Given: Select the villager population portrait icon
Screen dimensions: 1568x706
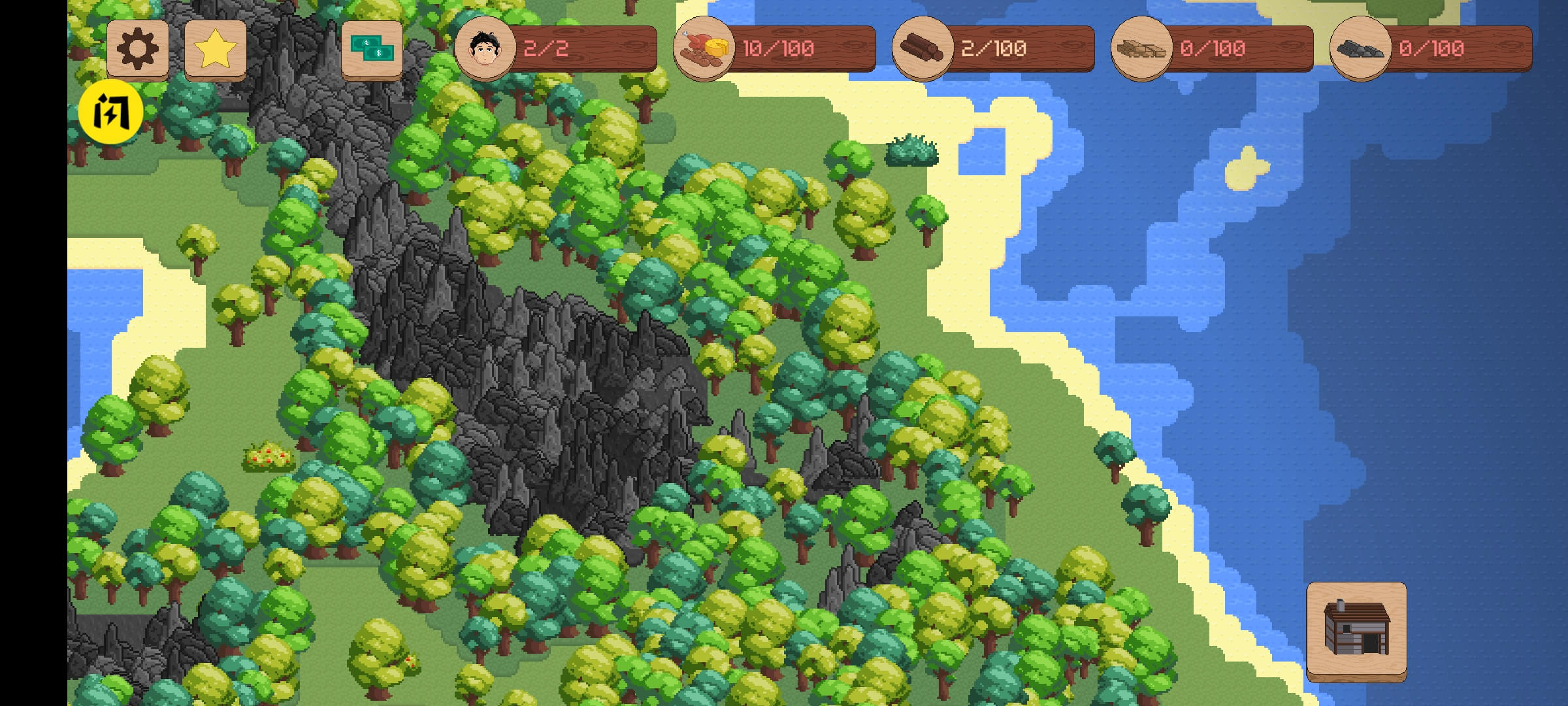Looking at the screenshot, I should [485, 48].
